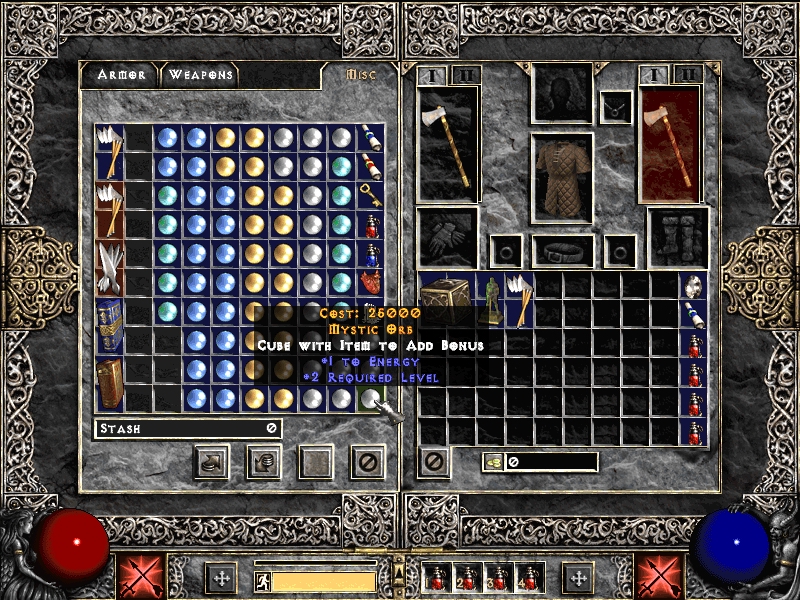Pick the blue tome in the vendor list
This screenshot has height=600, width=800.
[109, 326]
